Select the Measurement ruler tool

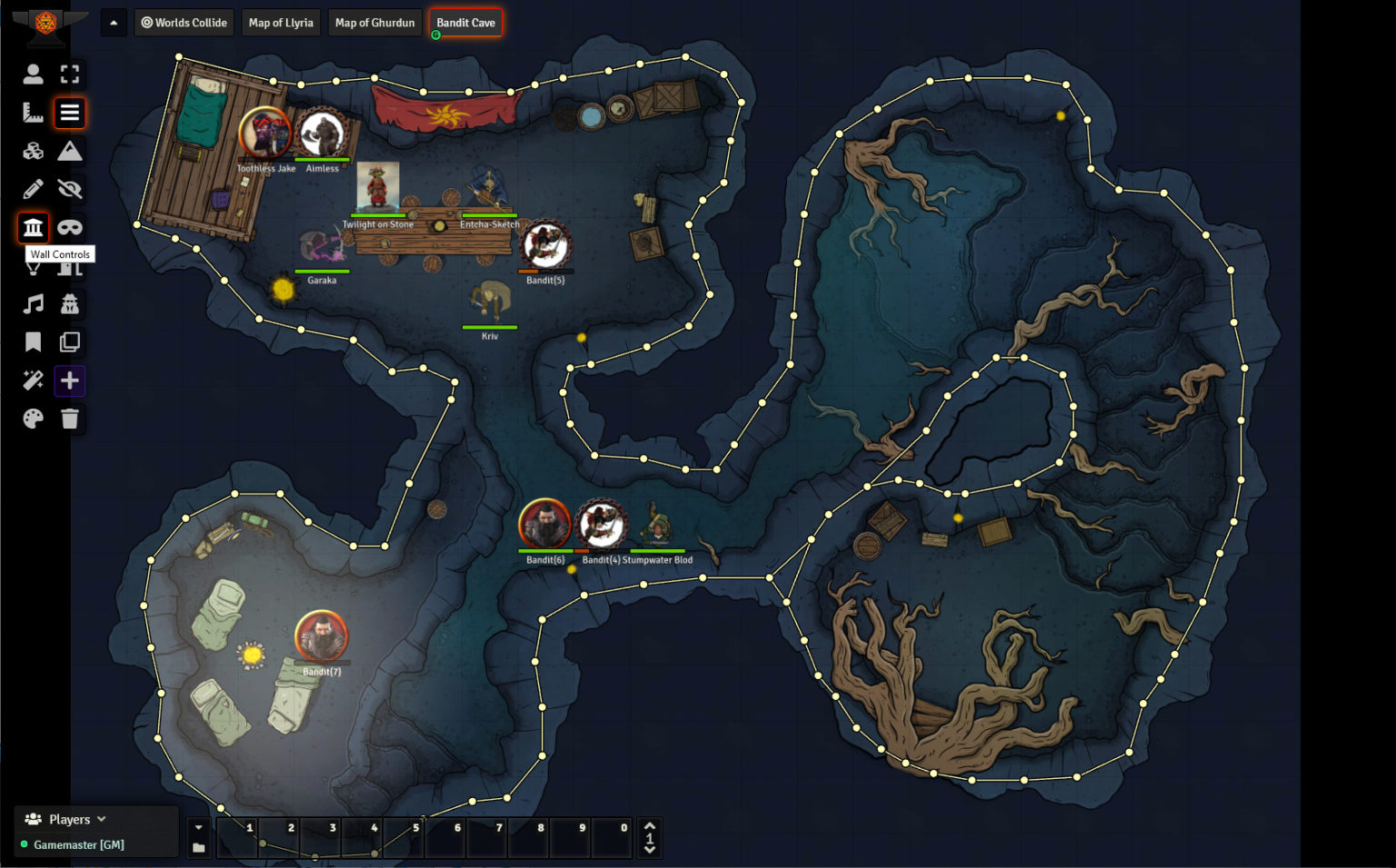33,113
